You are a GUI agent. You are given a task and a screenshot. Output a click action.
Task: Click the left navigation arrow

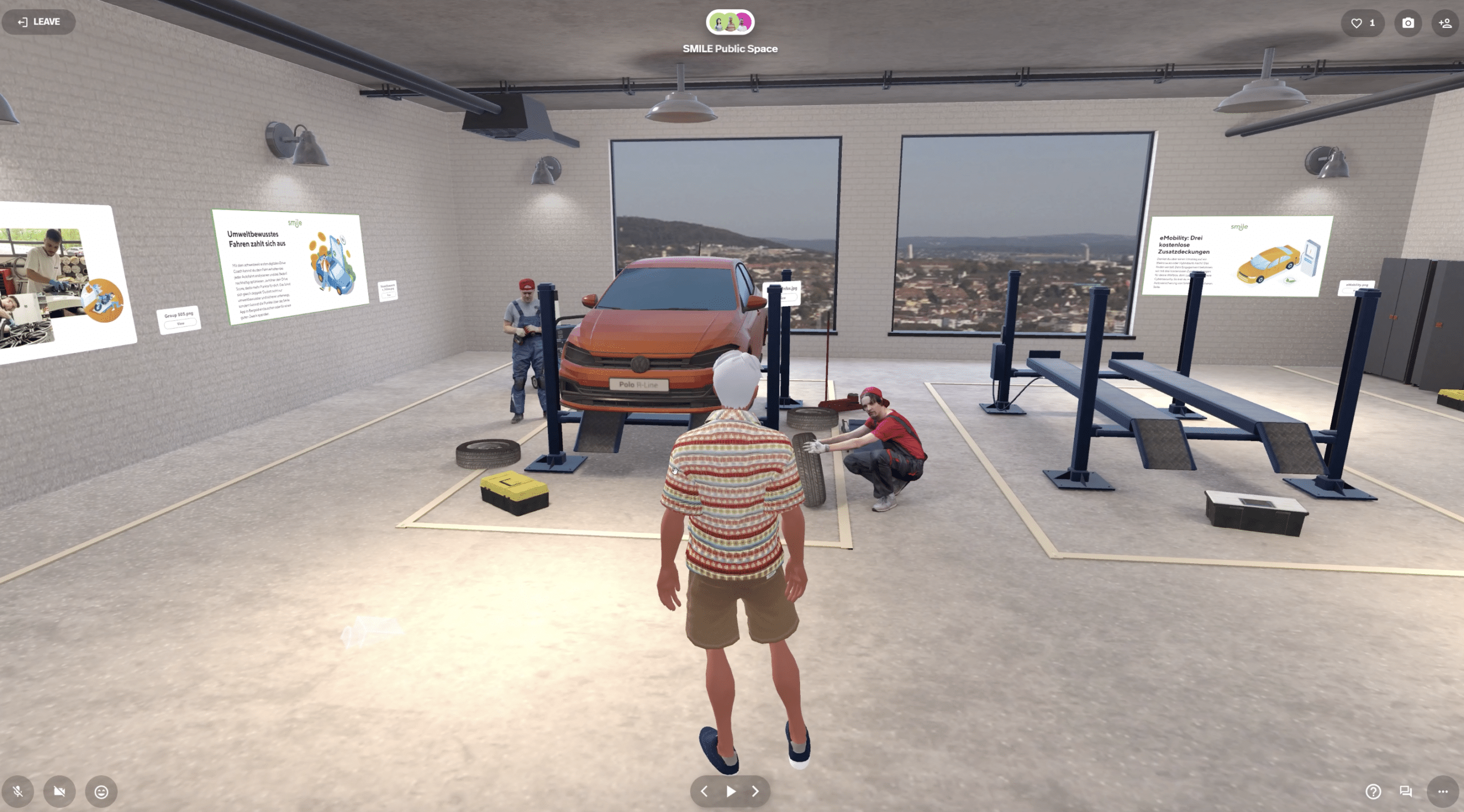(x=705, y=791)
